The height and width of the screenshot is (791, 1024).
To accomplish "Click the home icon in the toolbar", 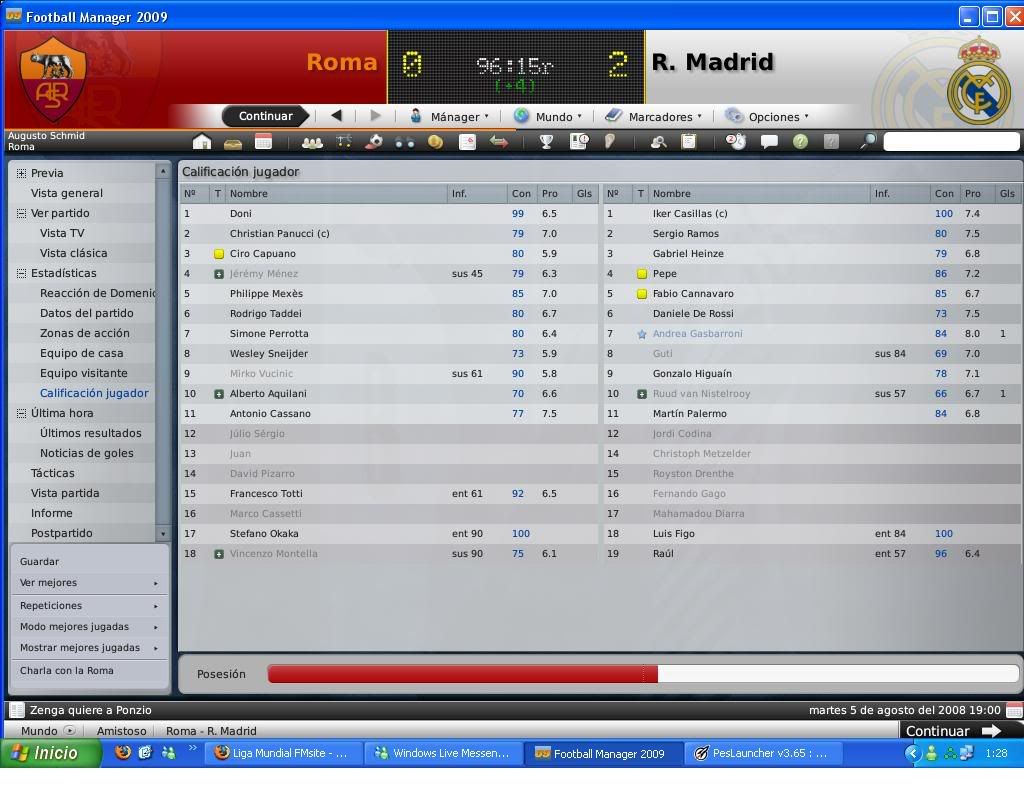I will tap(202, 142).
